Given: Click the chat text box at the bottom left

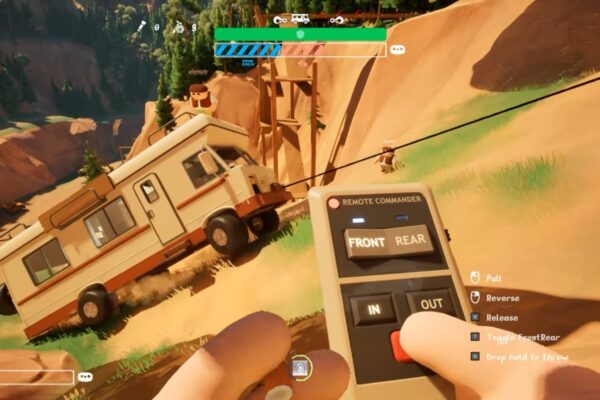Looking at the screenshot, I should point(36,377).
